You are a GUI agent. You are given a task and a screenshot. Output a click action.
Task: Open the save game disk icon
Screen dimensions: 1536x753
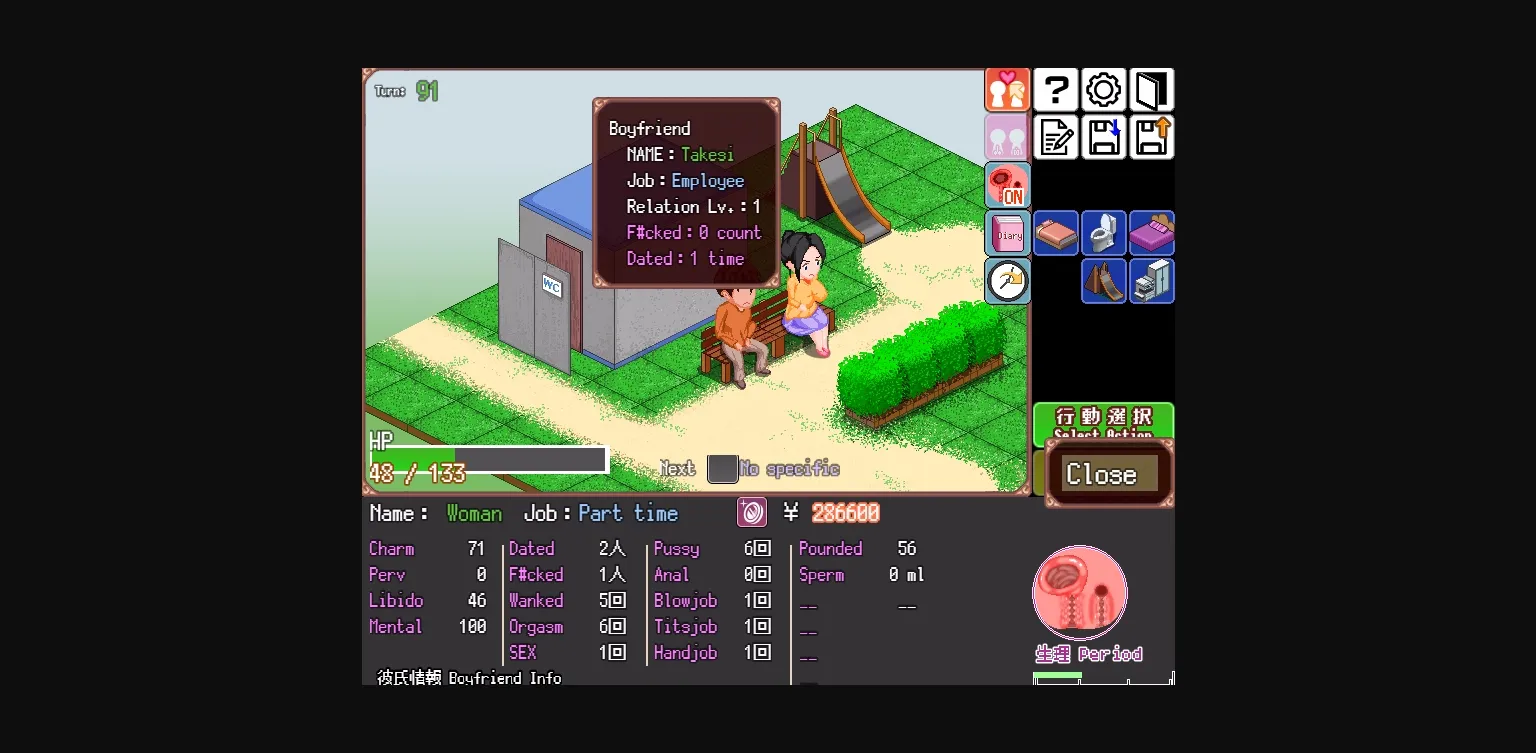[x=1103, y=137]
